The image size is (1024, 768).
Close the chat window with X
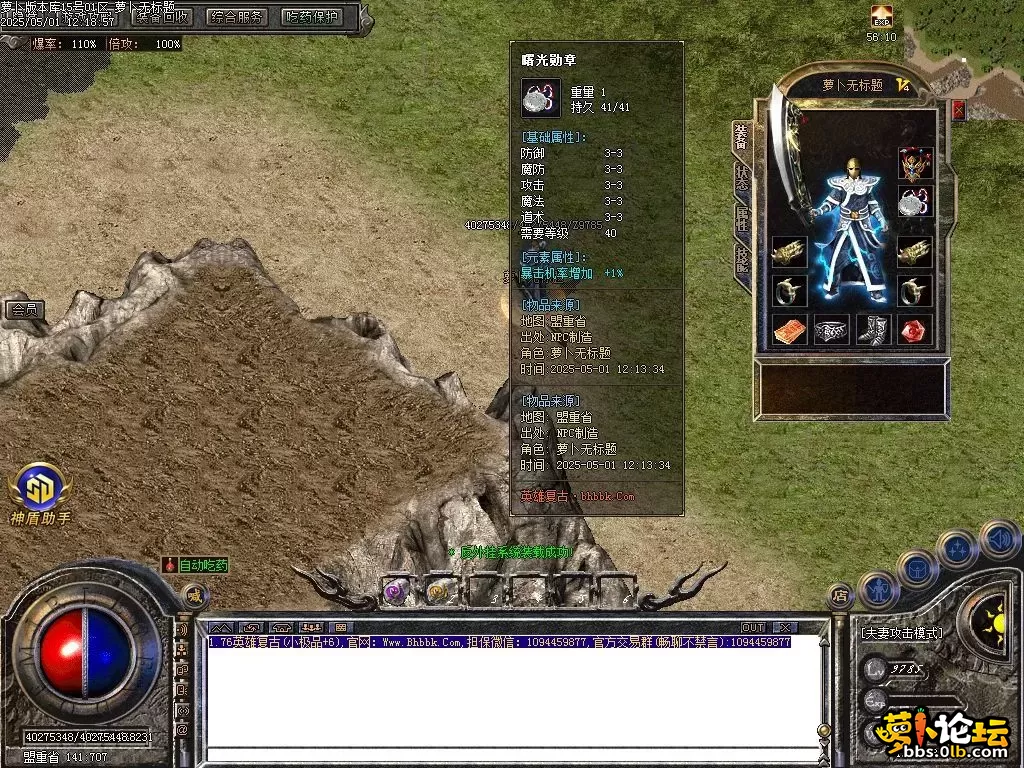point(782,627)
